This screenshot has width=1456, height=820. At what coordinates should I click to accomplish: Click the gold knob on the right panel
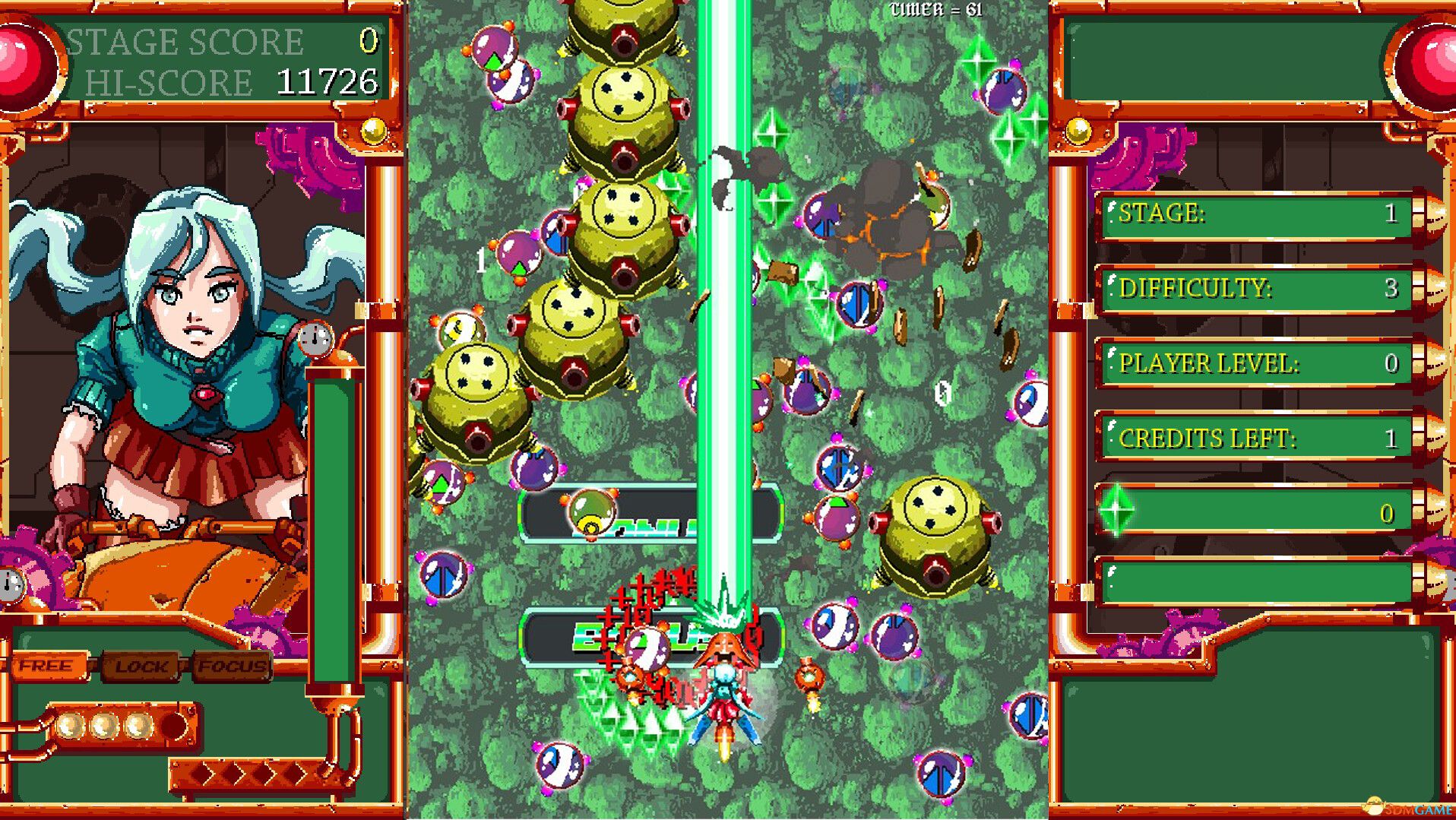click(x=1078, y=131)
